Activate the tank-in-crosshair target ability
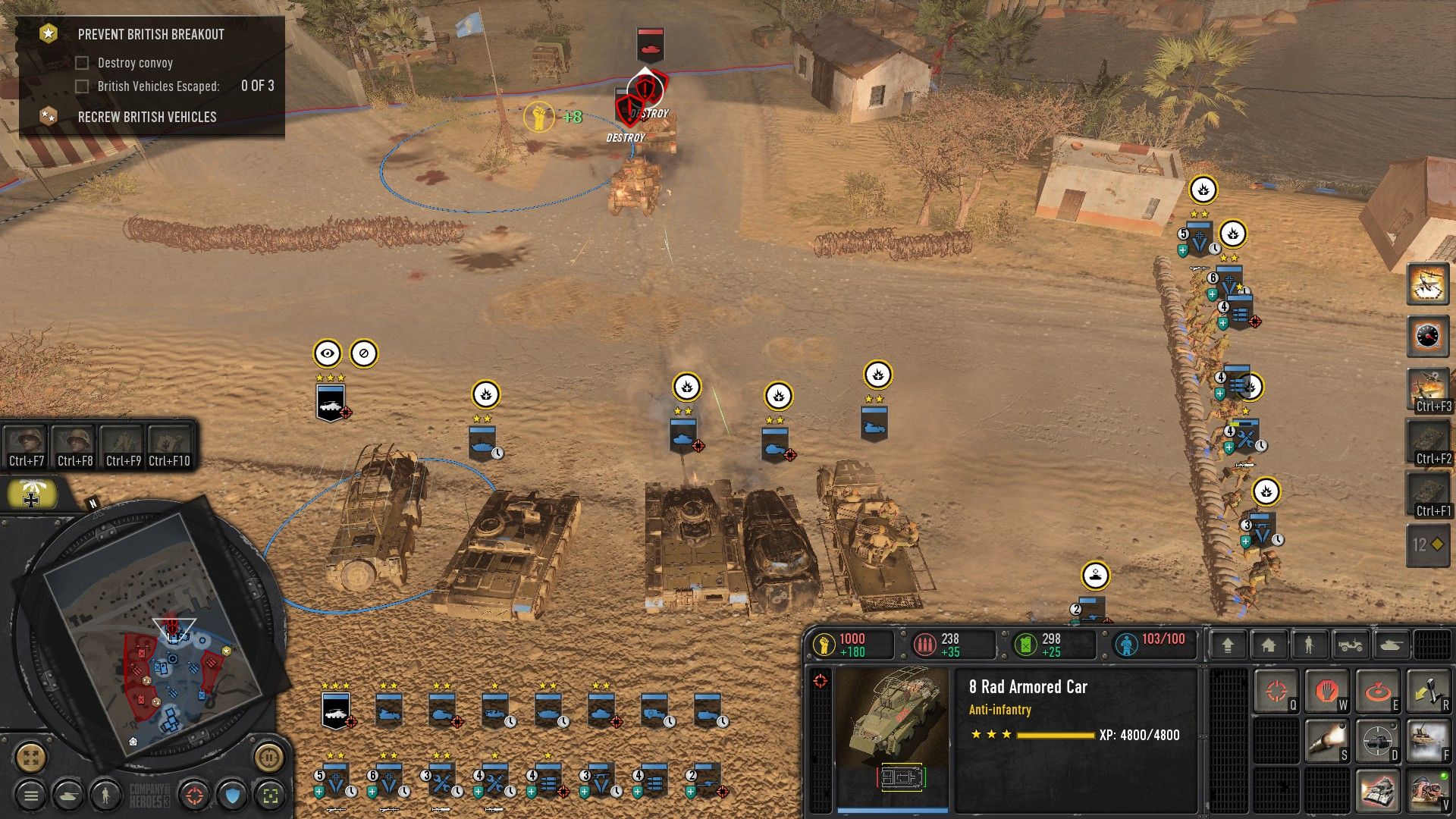This screenshot has height=819, width=1456. (x=1376, y=741)
